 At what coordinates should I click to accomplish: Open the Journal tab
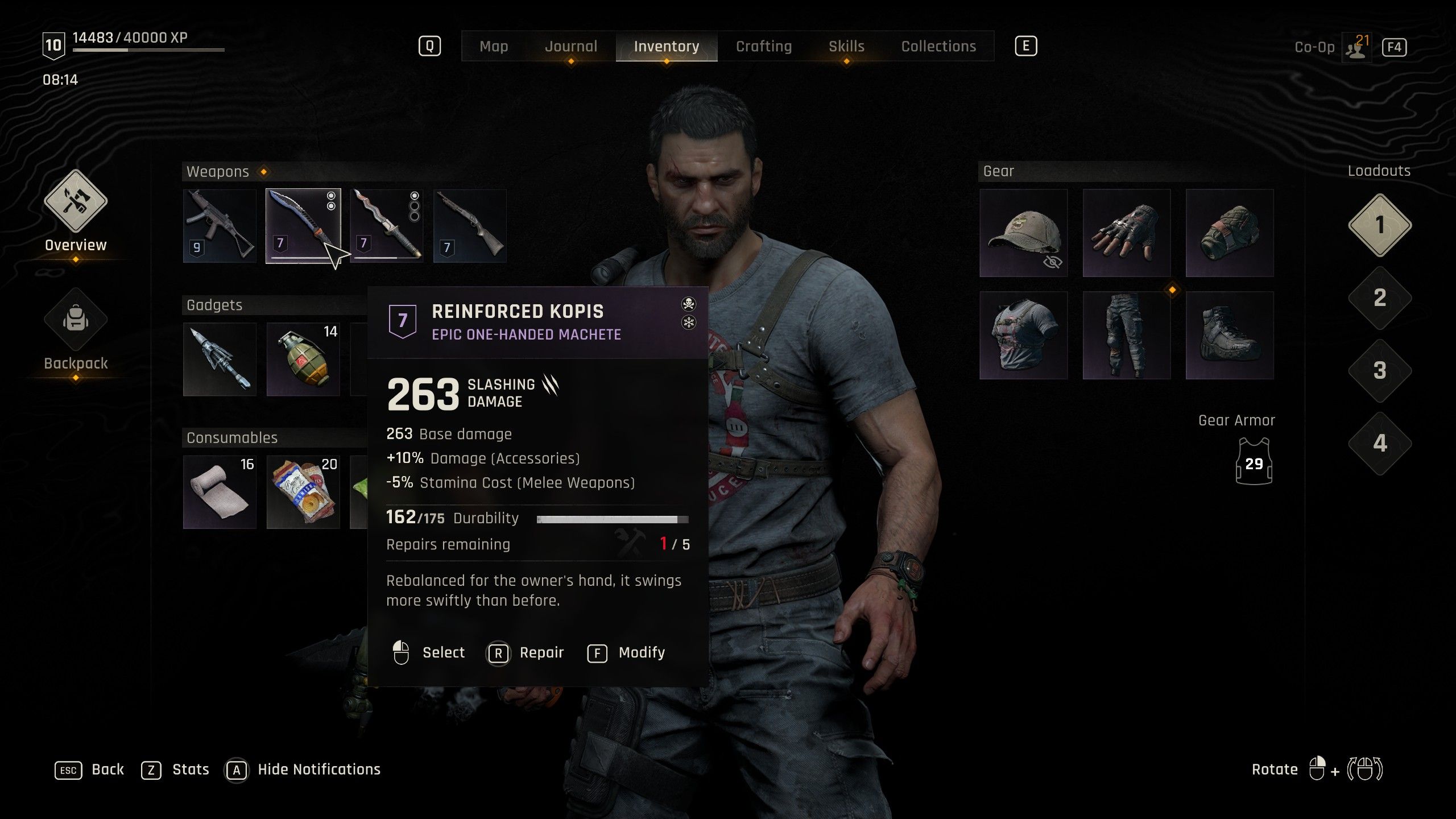pyautogui.click(x=571, y=47)
